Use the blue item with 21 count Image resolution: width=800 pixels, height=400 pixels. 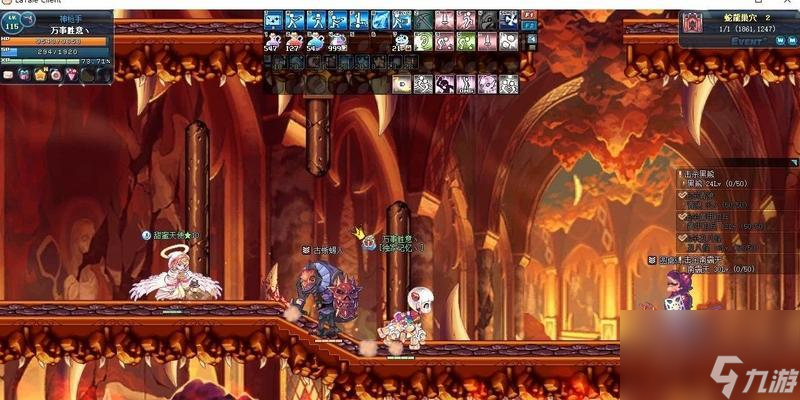pos(402,41)
